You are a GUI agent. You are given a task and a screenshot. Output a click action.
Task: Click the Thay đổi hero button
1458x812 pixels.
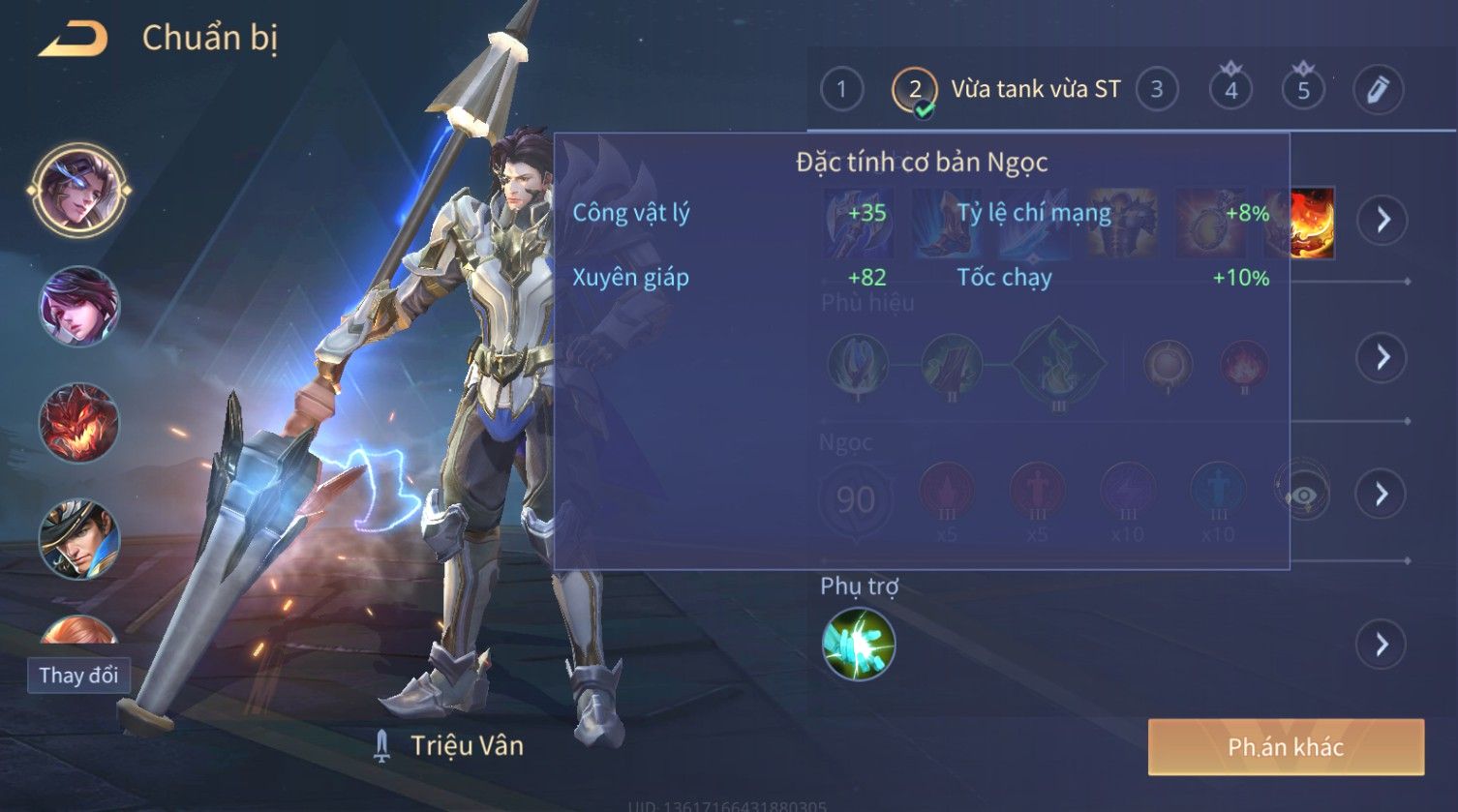[78, 675]
